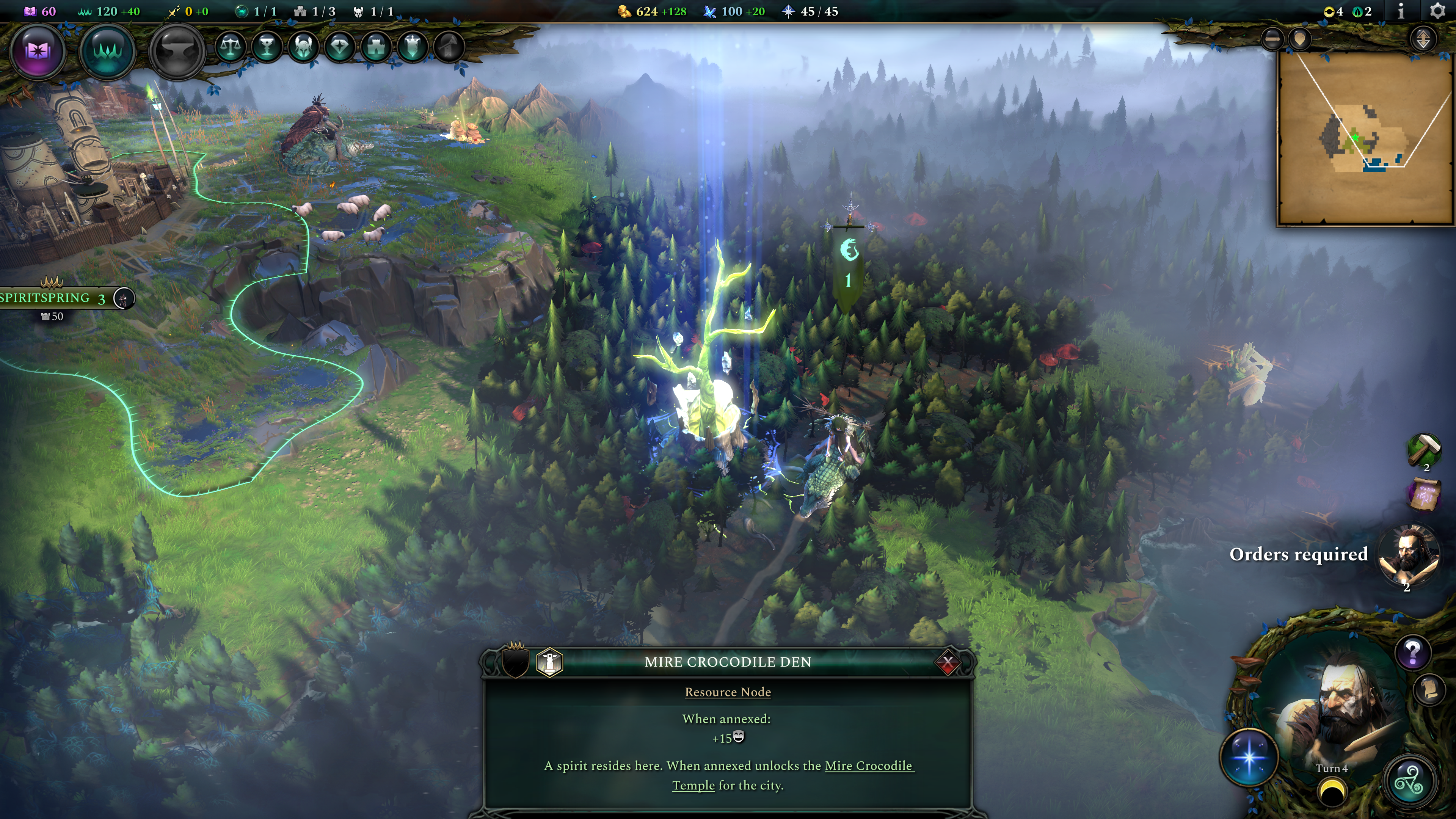This screenshot has height=819, width=1456.
Task: Open the question mark help button
Action: (1412, 653)
